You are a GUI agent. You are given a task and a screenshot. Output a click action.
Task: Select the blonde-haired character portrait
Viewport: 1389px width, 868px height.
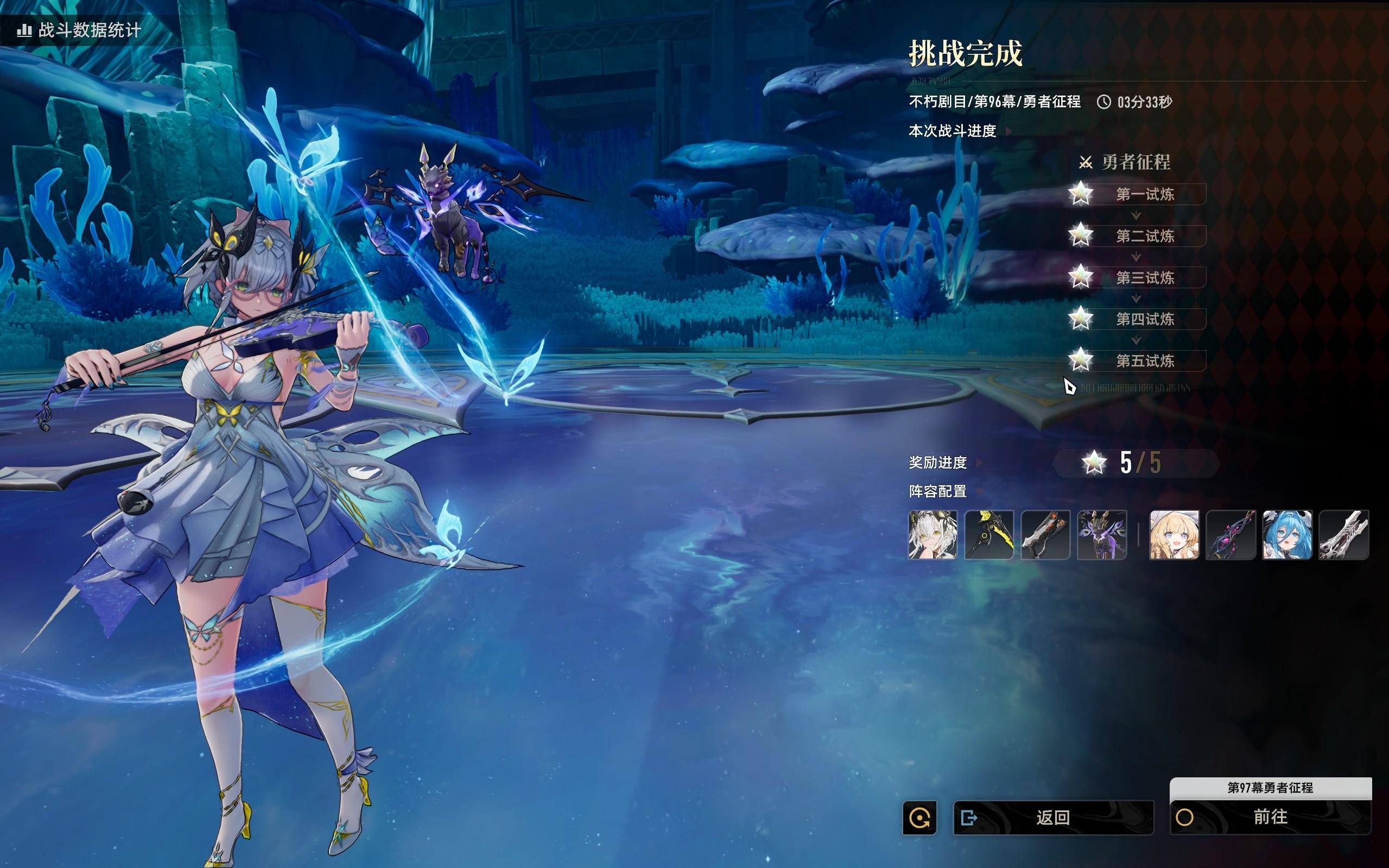[x=1175, y=535]
